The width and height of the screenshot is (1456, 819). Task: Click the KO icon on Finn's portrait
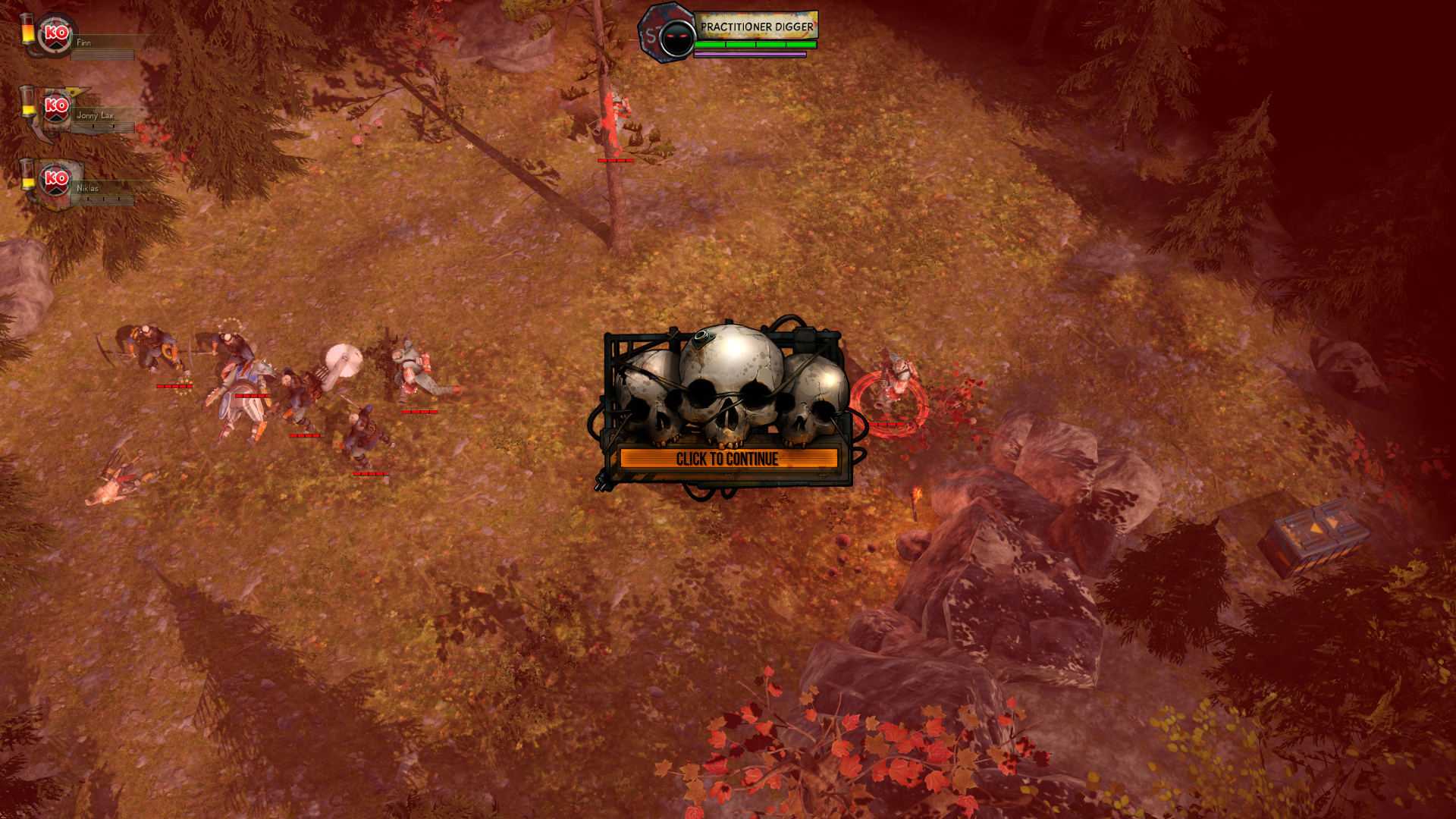[56, 33]
